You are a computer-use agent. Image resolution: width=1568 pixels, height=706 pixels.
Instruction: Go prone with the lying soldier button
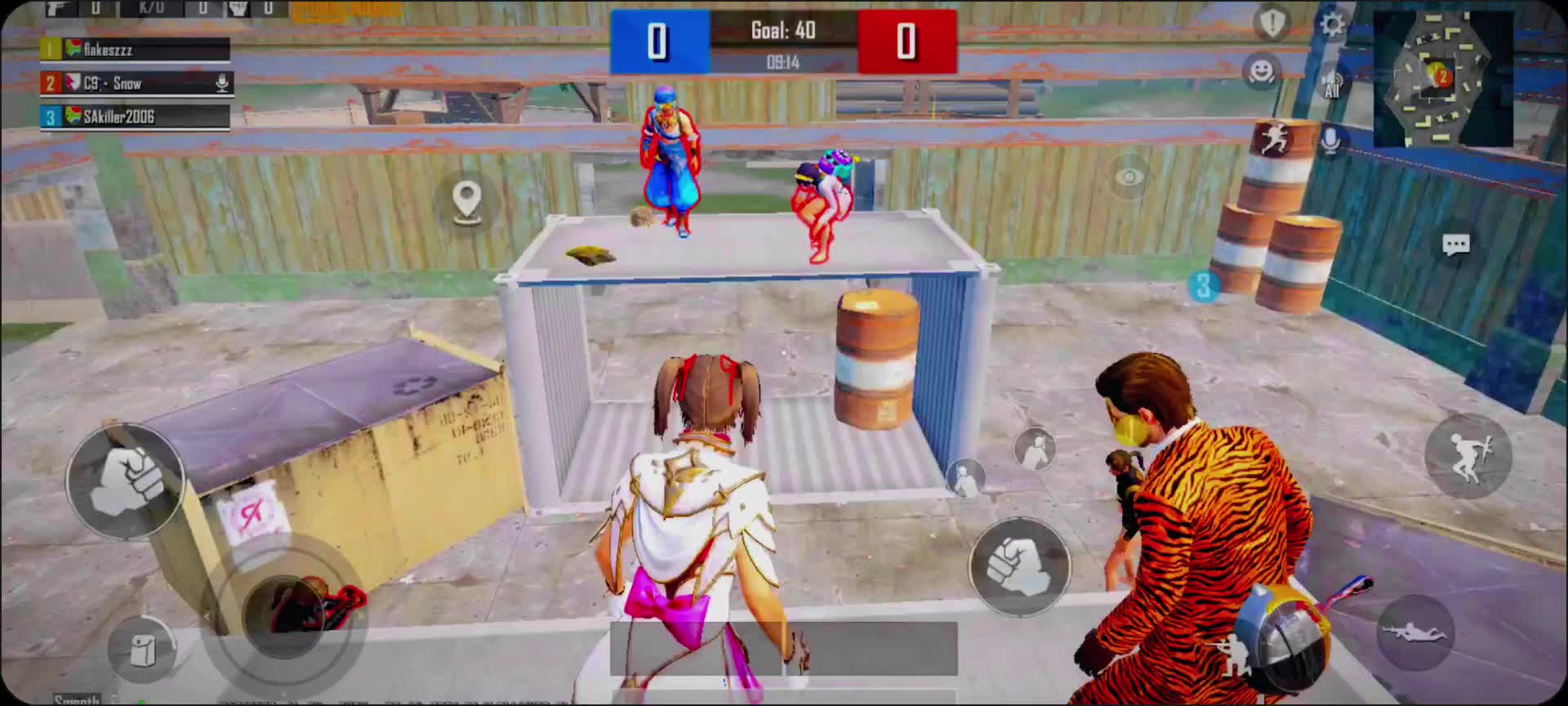click(x=1414, y=632)
